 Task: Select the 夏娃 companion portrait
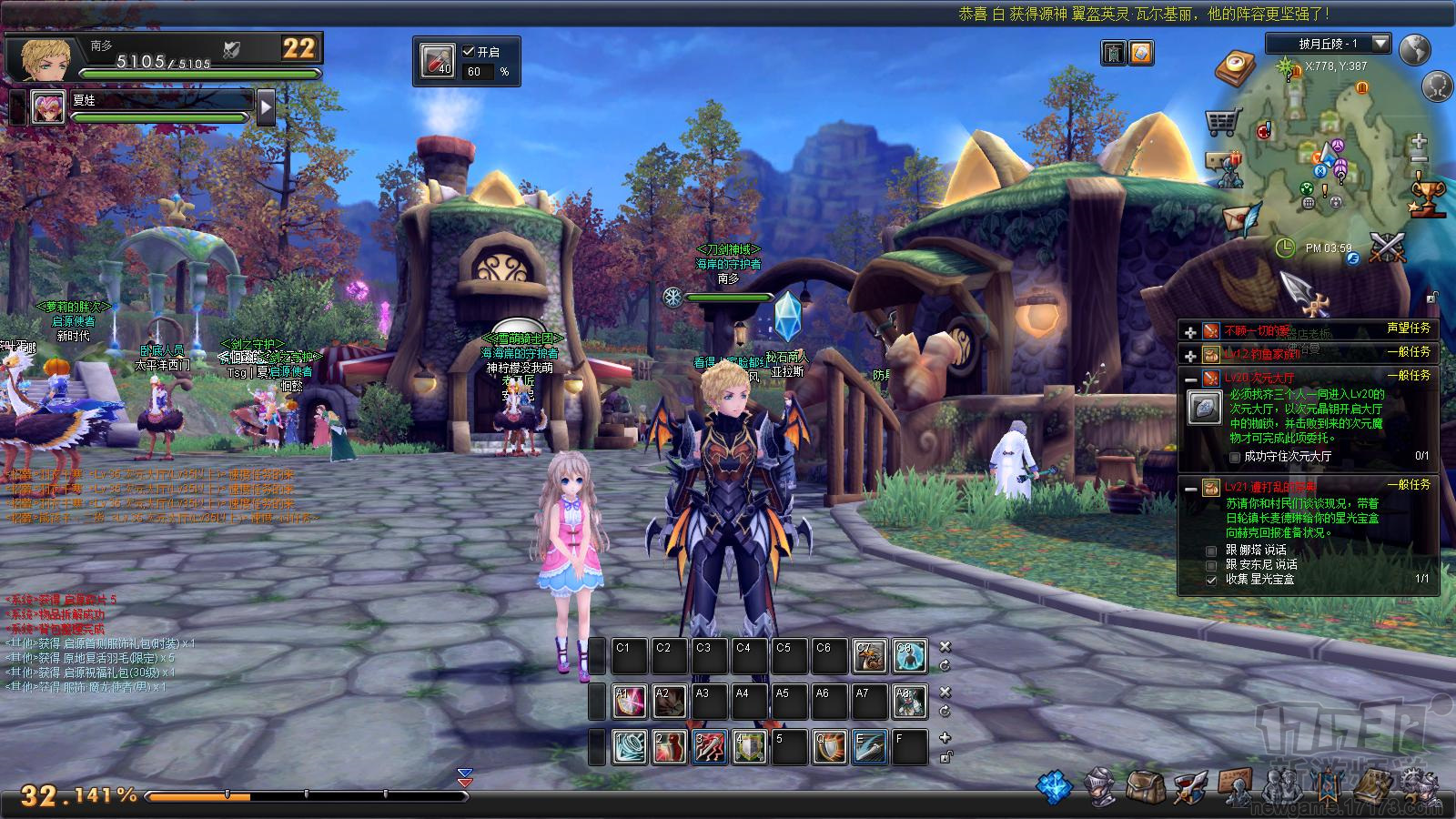click(x=48, y=107)
